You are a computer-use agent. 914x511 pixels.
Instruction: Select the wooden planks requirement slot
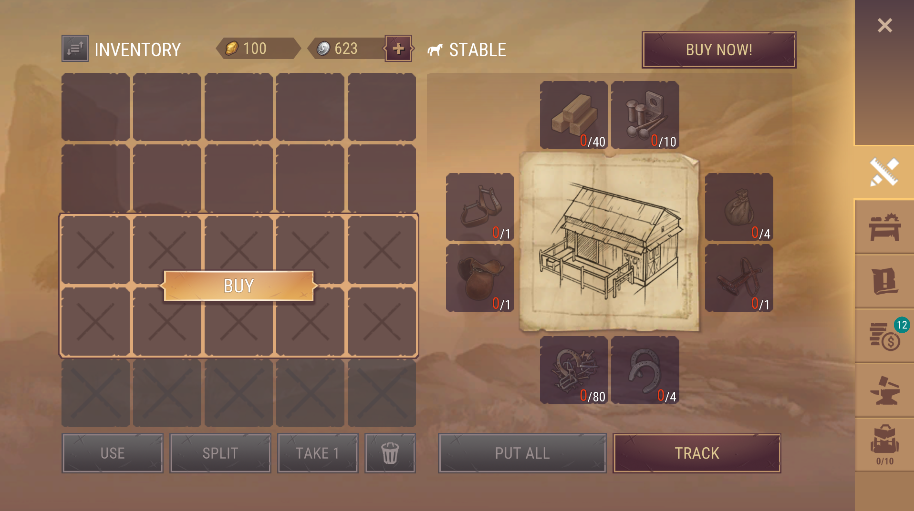point(574,115)
